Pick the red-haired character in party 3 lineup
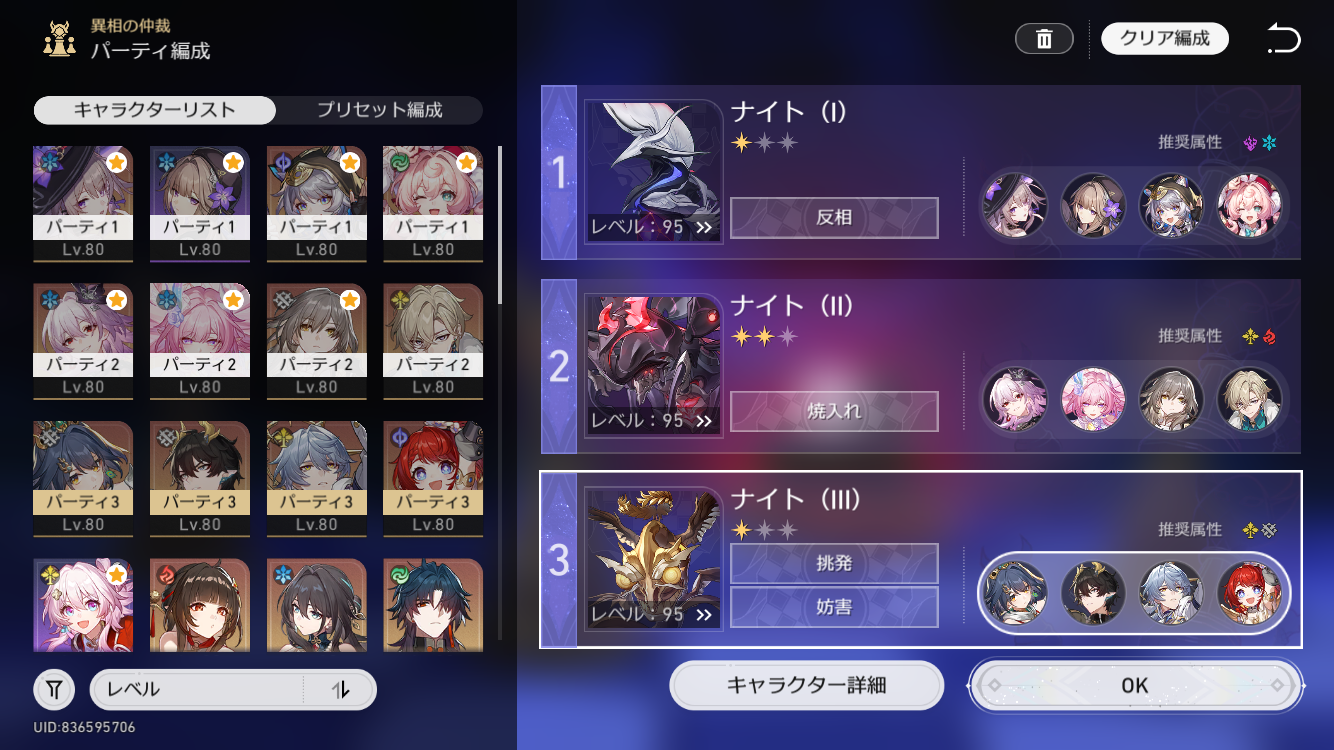 [x=1250, y=593]
